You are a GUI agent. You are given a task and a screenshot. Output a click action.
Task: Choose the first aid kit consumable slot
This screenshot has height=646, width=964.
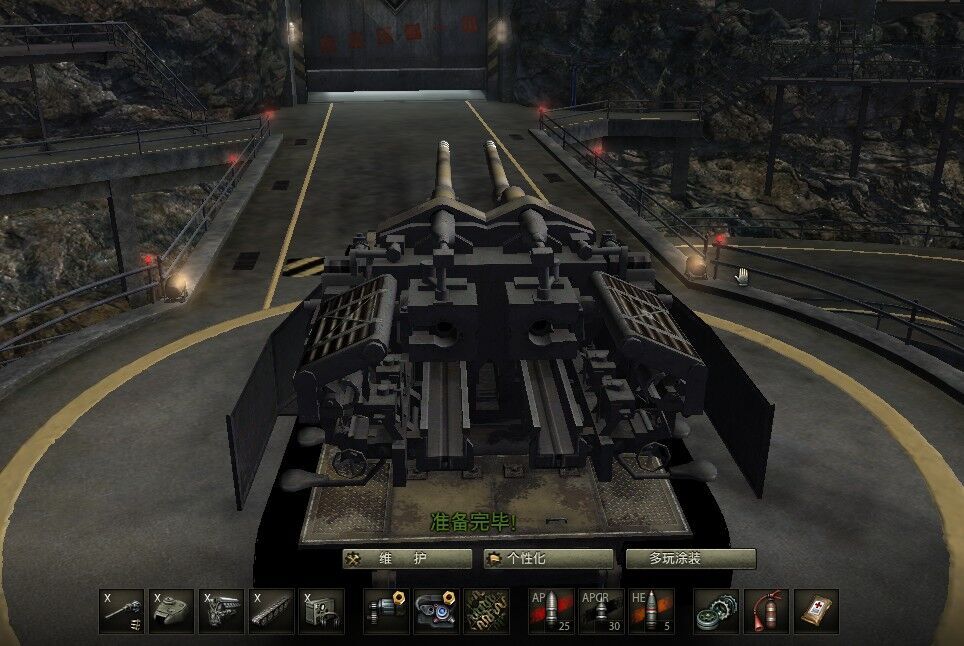click(x=816, y=611)
